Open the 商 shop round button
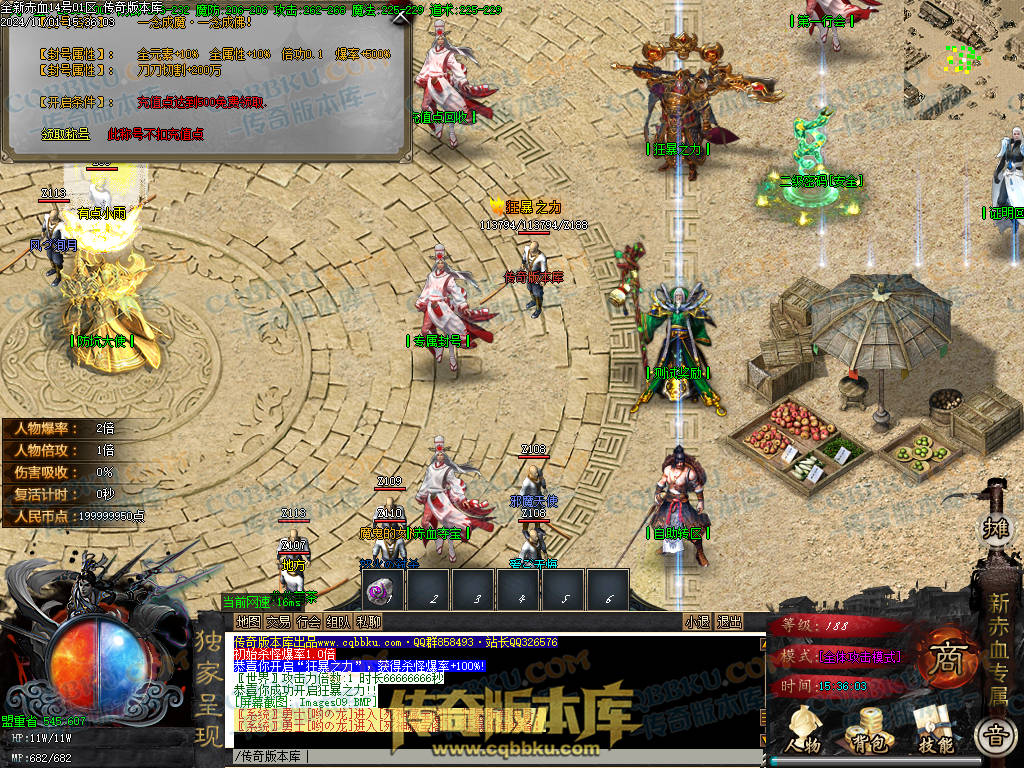Viewport: 1024px width, 768px height. 943,662
